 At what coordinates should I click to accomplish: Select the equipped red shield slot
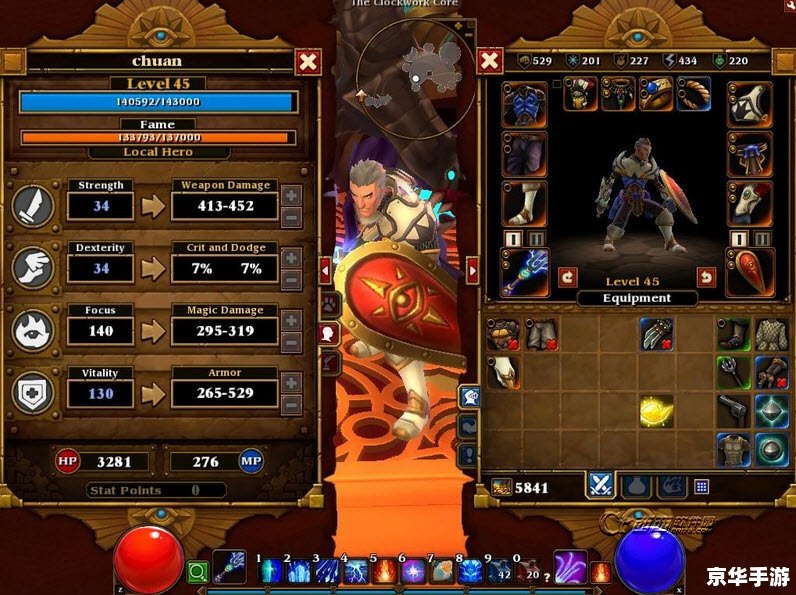point(749,273)
